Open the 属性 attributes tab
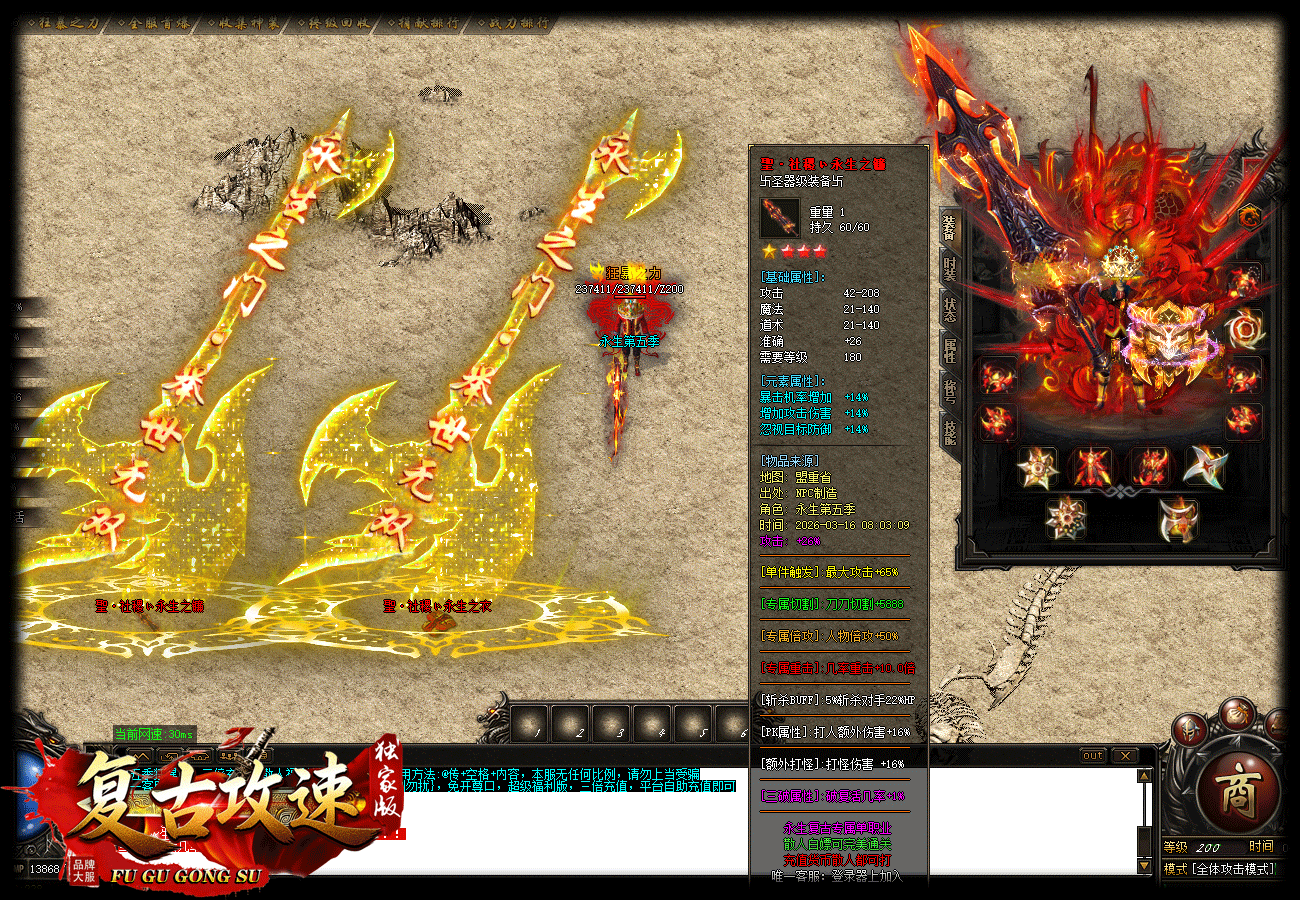 coord(949,350)
